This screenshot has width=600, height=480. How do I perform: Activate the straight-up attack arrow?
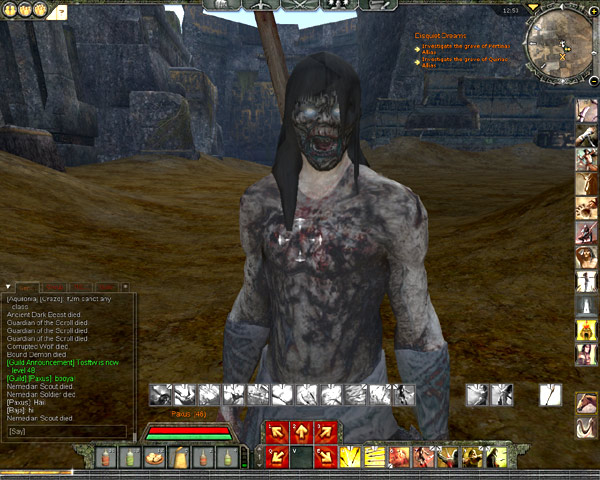pyautogui.click(x=301, y=433)
